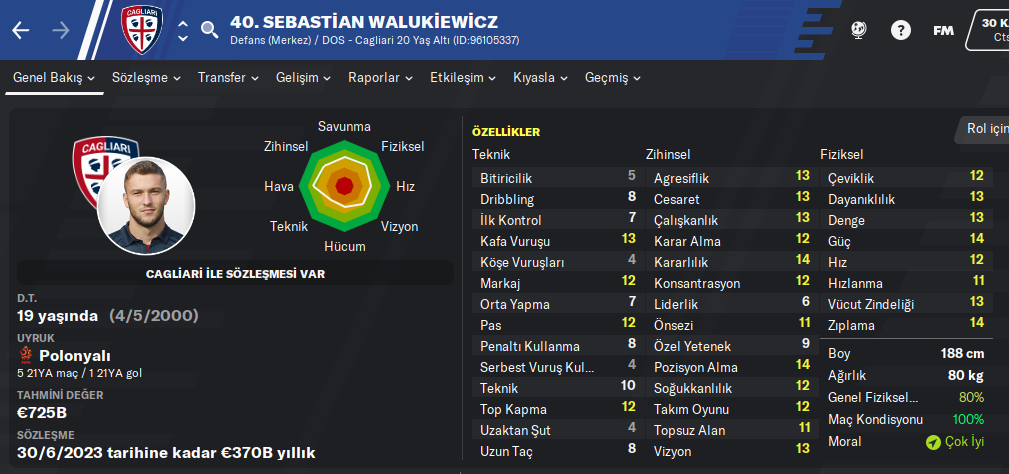This screenshot has height=474, width=1009.
Task: Show the Geçmiş menu
Action: point(612,78)
